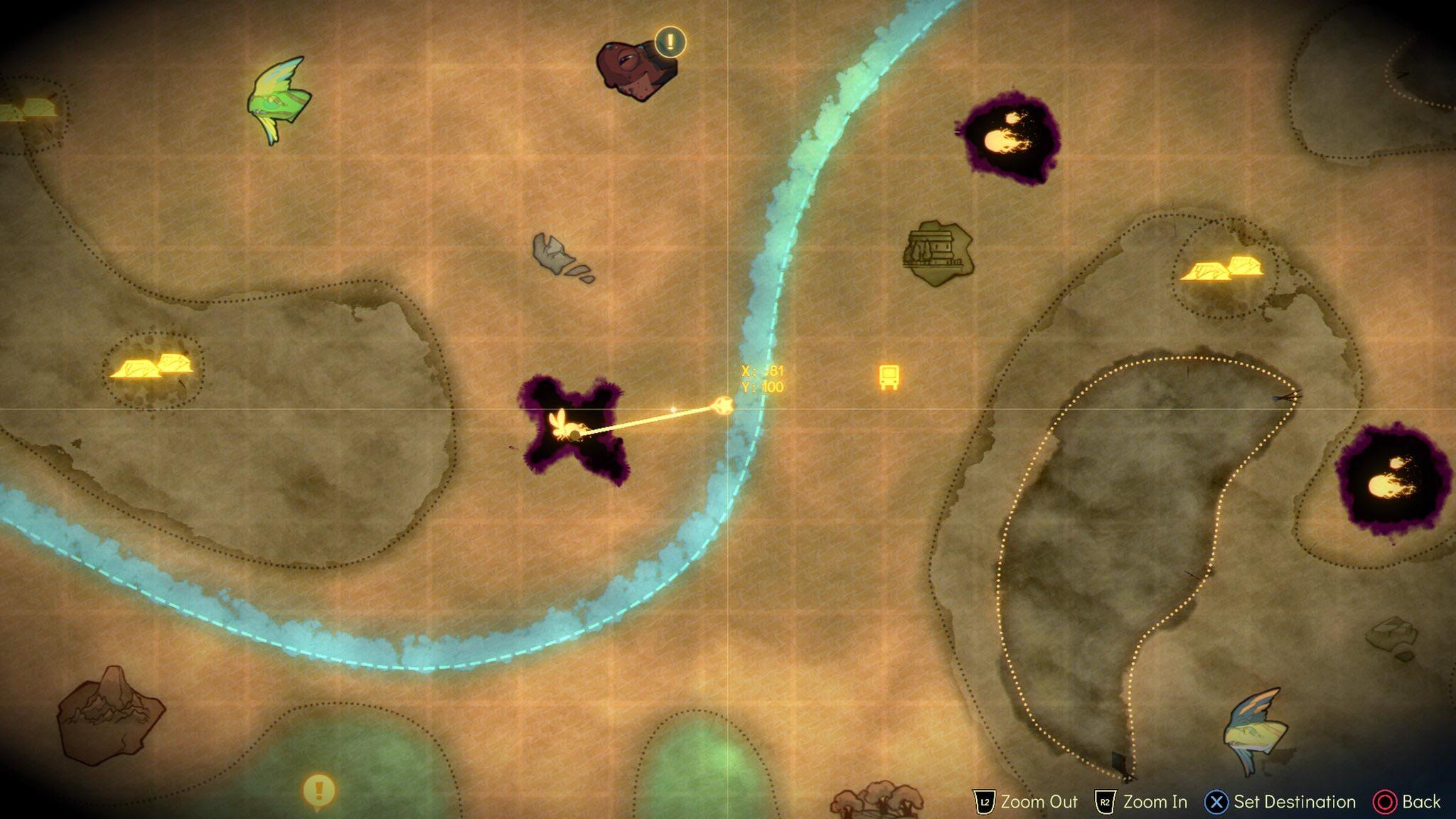Viewport: 1456px width, 819px height.
Task: Select the yellow tent camp on the left
Action: [153, 367]
